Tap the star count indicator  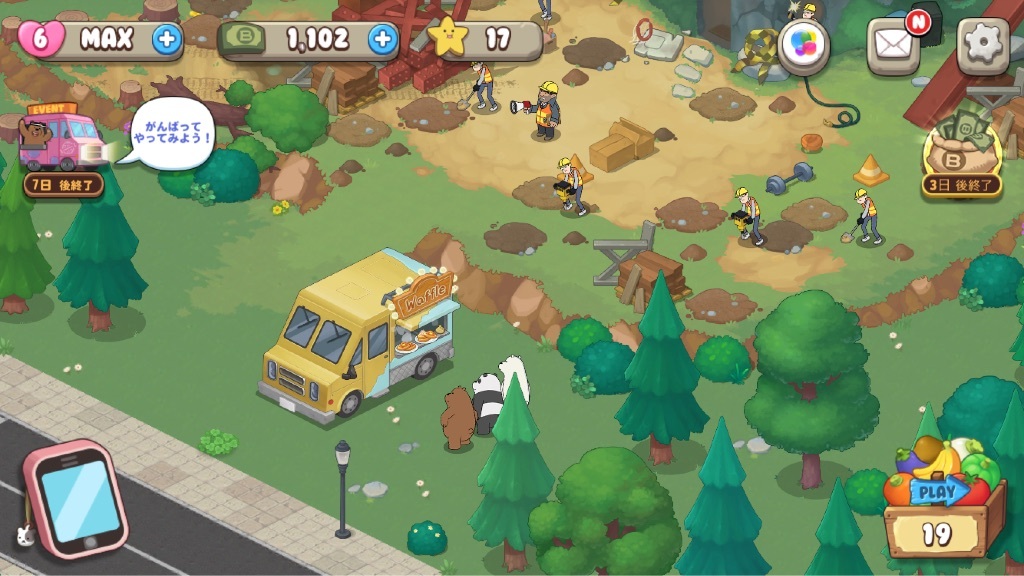tap(485, 40)
